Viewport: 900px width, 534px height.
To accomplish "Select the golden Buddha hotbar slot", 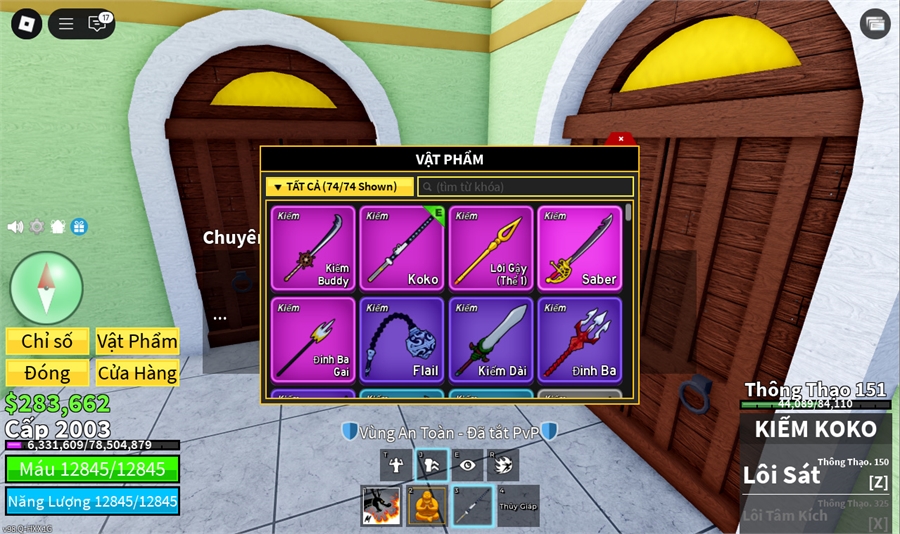I will (426, 507).
